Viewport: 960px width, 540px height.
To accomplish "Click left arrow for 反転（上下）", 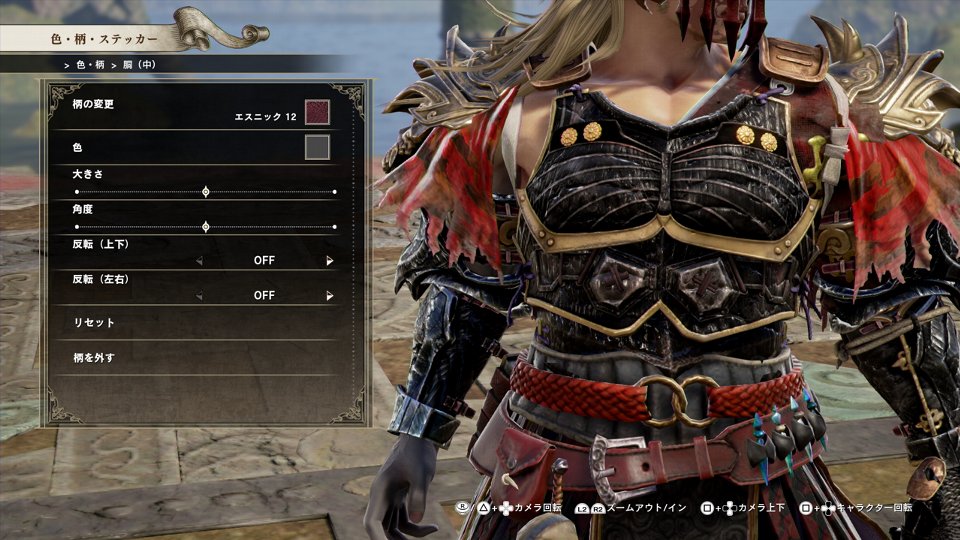I will point(198,261).
